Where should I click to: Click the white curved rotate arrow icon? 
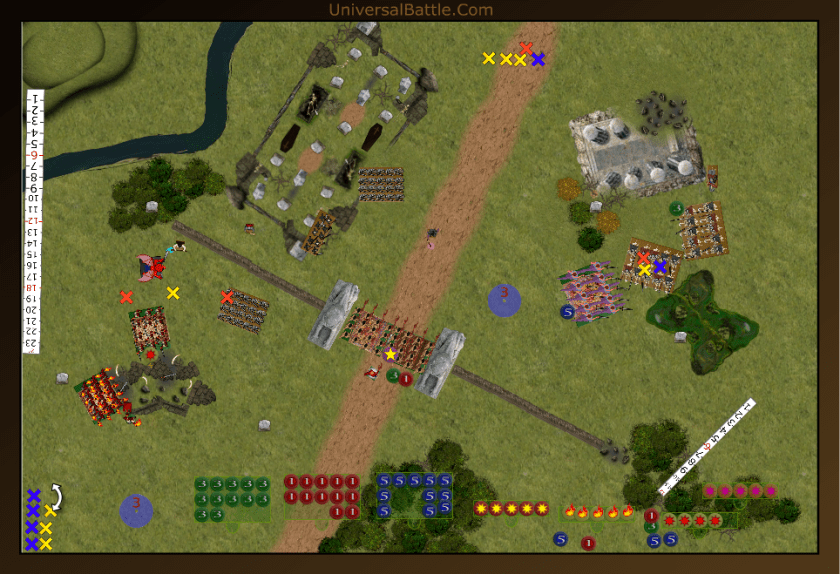tap(57, 495)
